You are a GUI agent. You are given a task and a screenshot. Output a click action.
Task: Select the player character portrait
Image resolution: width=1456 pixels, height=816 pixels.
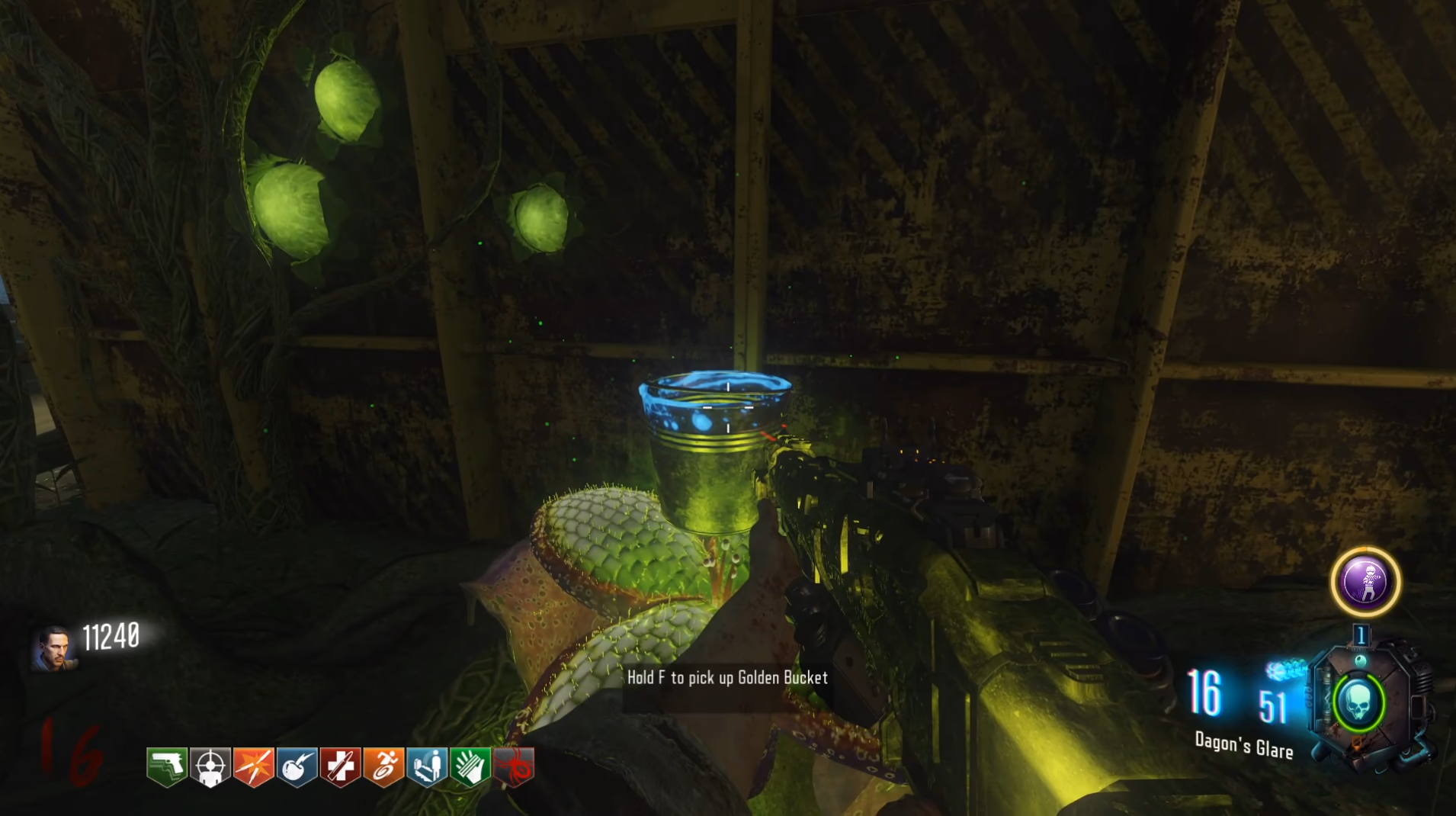click(54, 648)
